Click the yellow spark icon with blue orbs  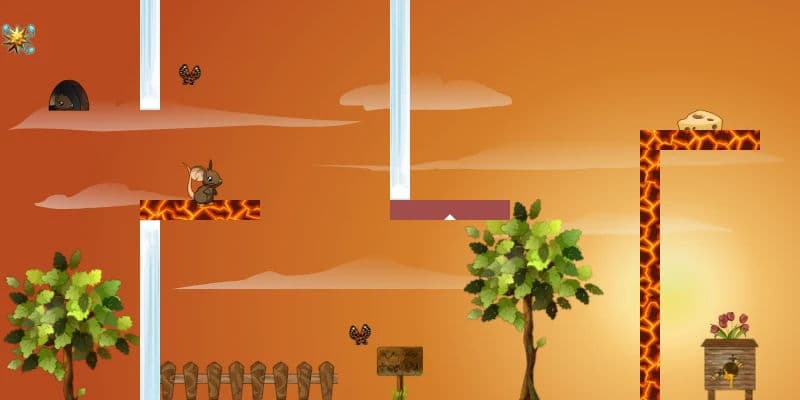point(18,37)
